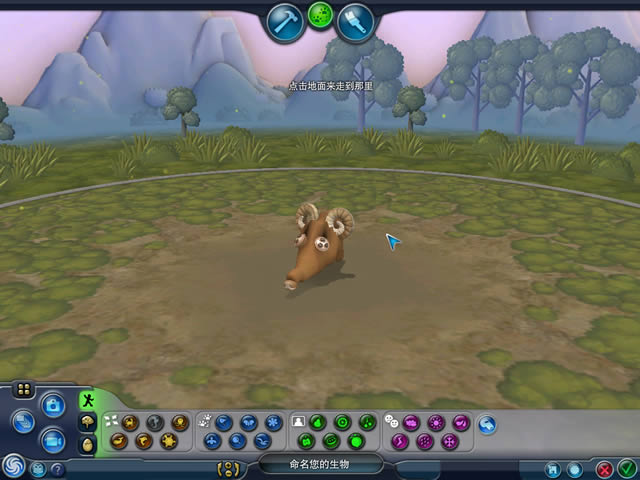Open the Spore galaxy main menu button
This screenshot has height=480, width=640.
coord(14,465)
